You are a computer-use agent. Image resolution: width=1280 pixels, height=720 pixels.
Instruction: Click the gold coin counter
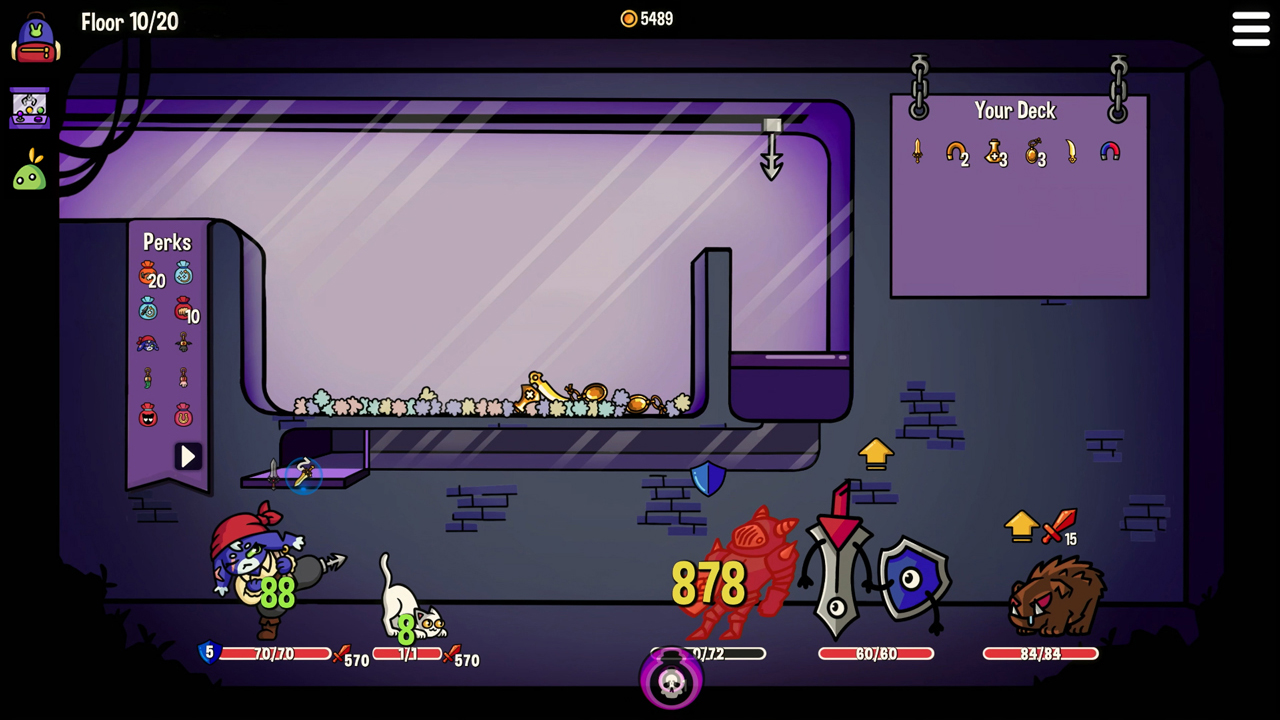tap(647, 18)
